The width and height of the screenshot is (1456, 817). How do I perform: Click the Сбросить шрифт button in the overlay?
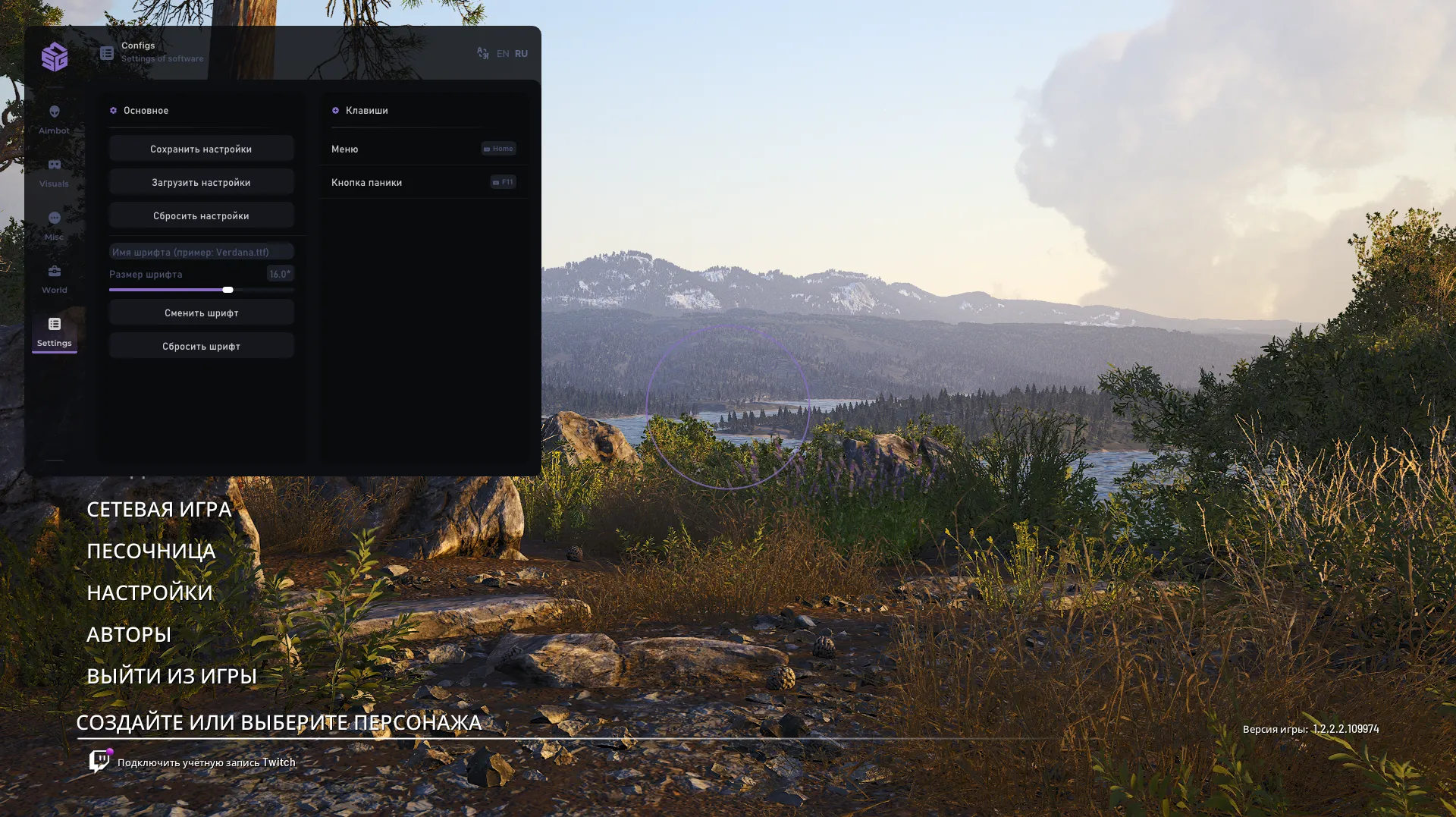(201, 347)
